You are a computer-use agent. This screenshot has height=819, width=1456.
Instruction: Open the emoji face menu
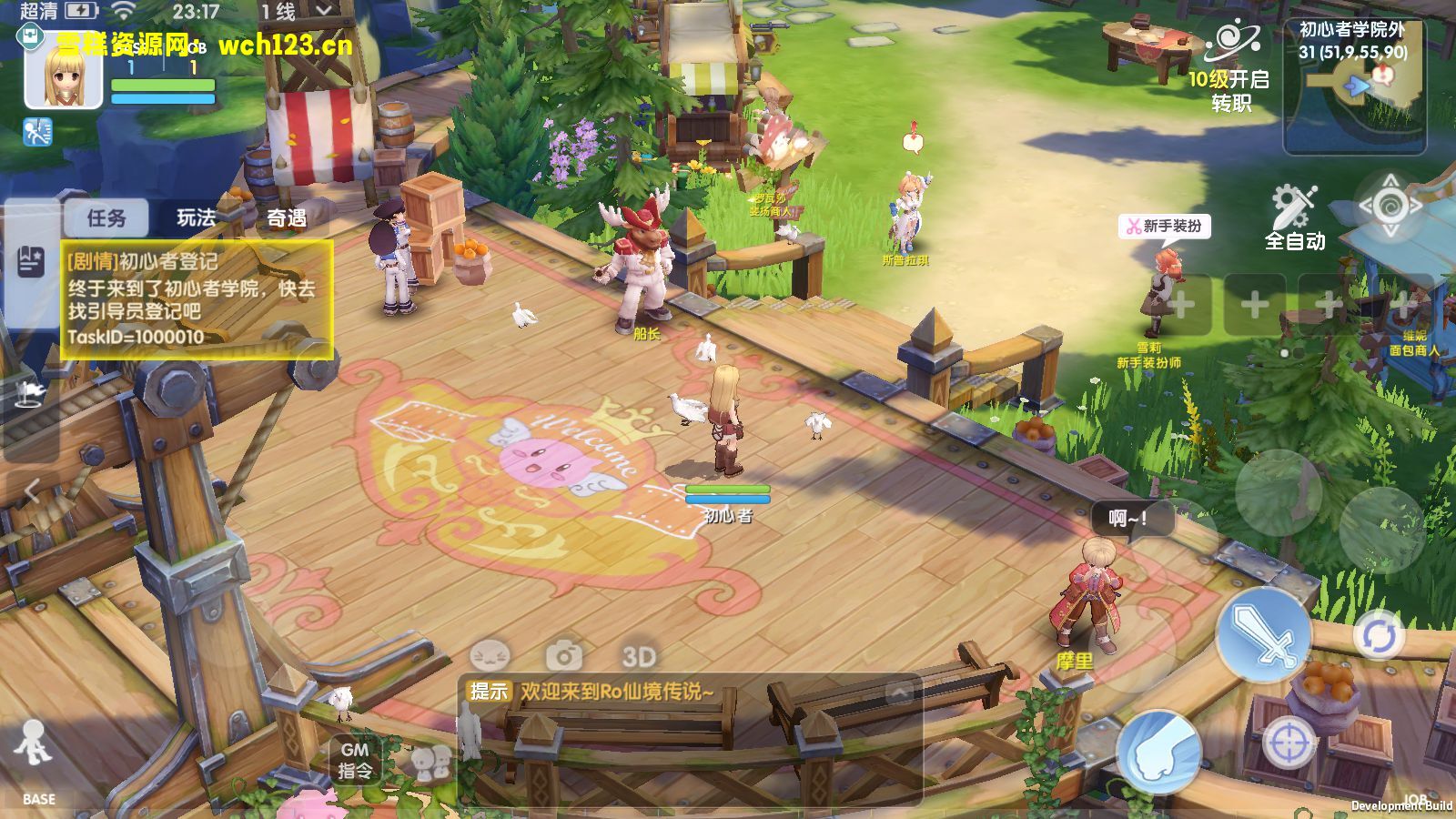(x=490, y=655)
